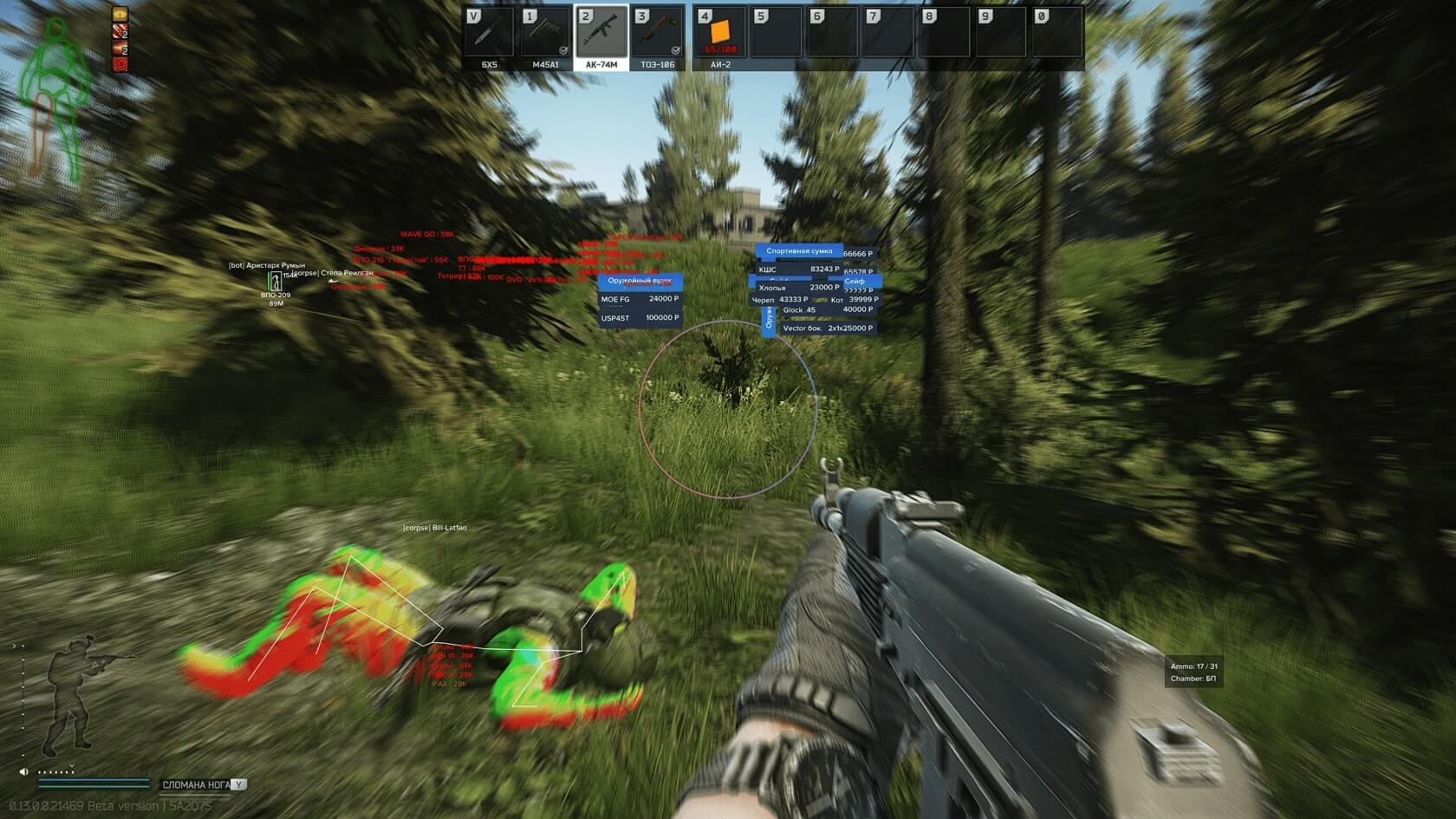Click the red target status icon
This screenshot has height=819, width=1456.
(x=120, y=64)
